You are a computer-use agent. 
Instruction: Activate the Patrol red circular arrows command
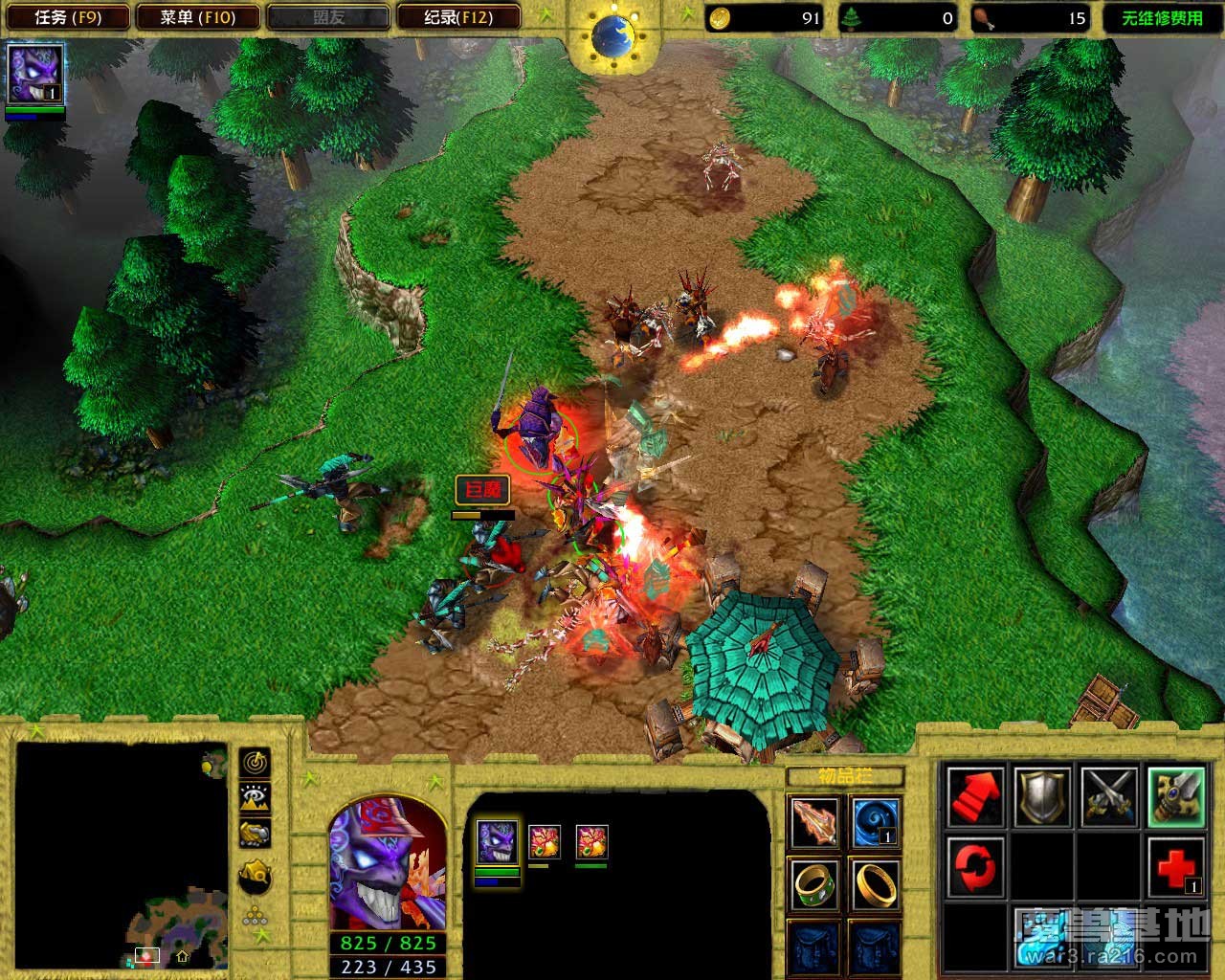tap(976, 862)
